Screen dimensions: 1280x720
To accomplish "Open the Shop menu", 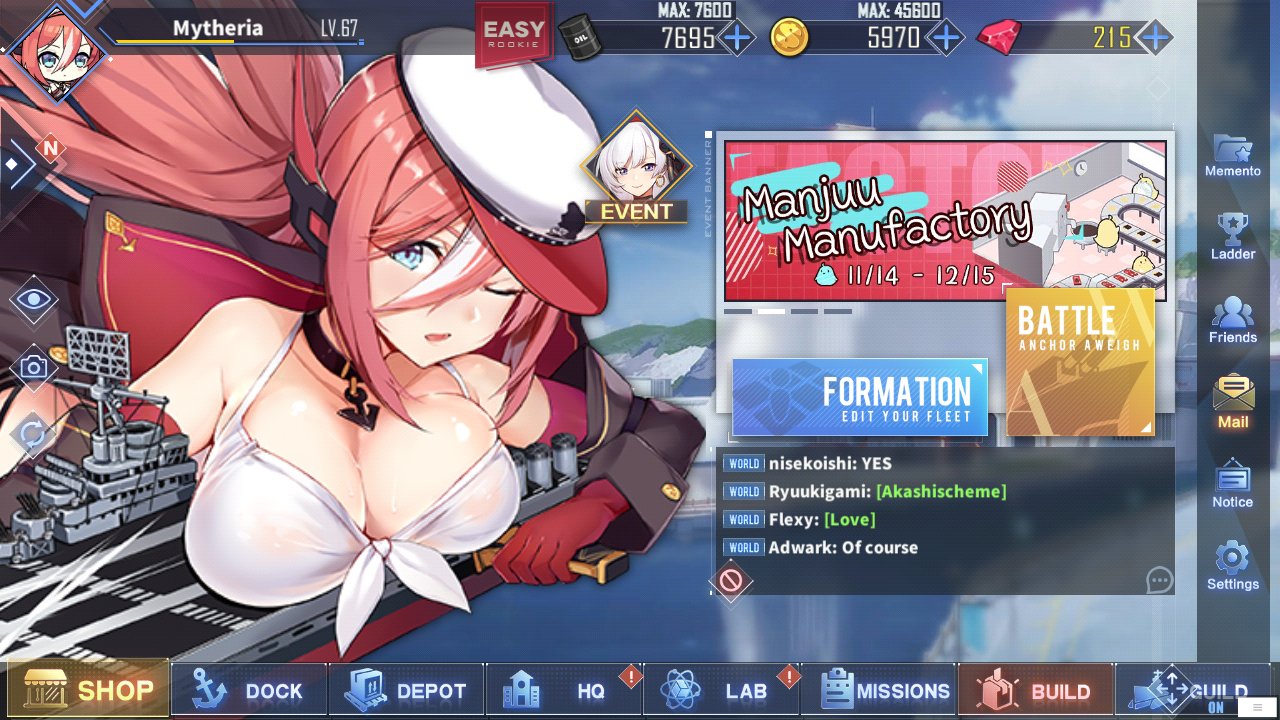I will pyautogui.click(x=88, y=690).
